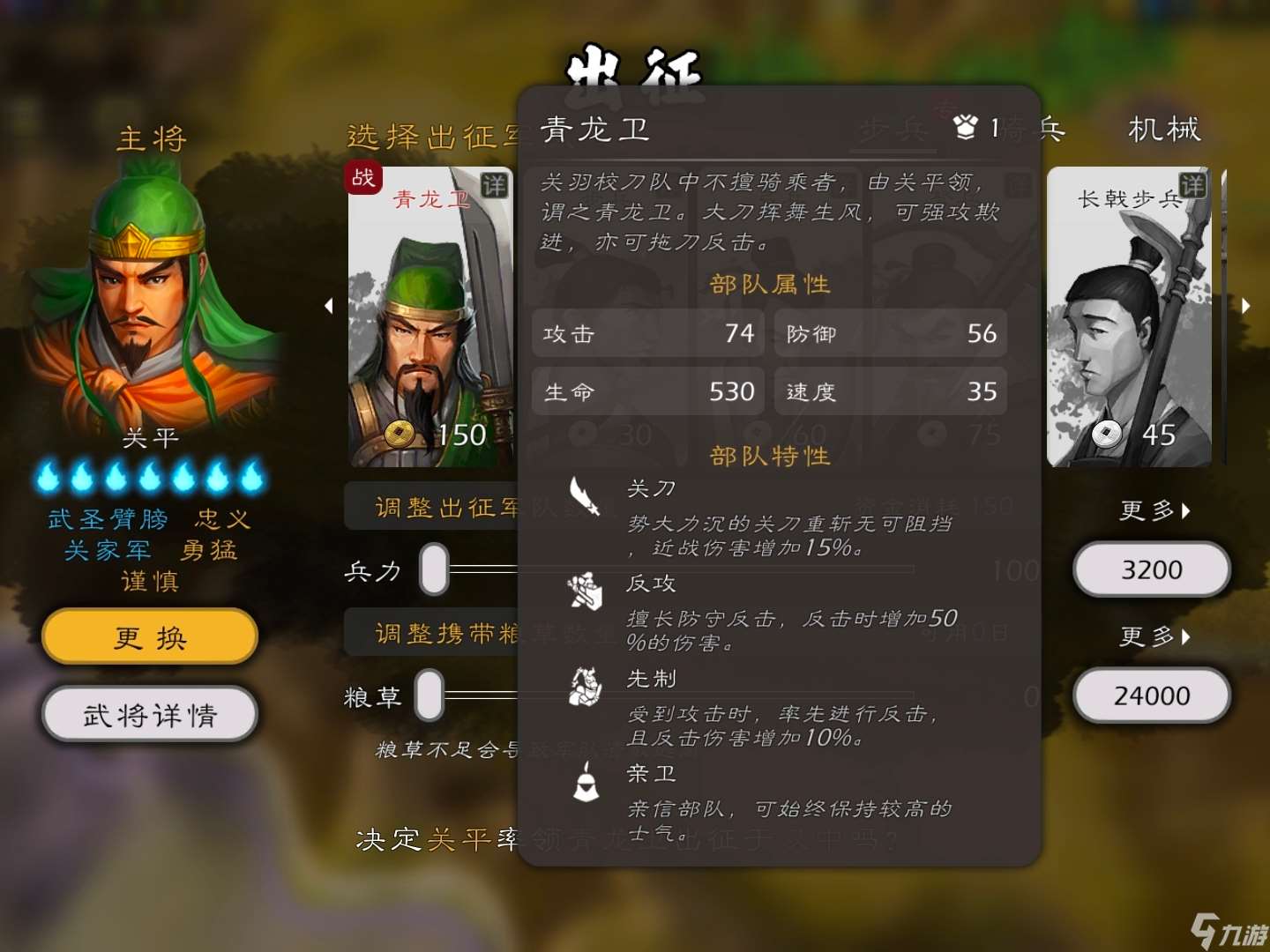Click the helmet unit-count icon near 骑兵
The image size is (1270, 952).
coord(966,126)
